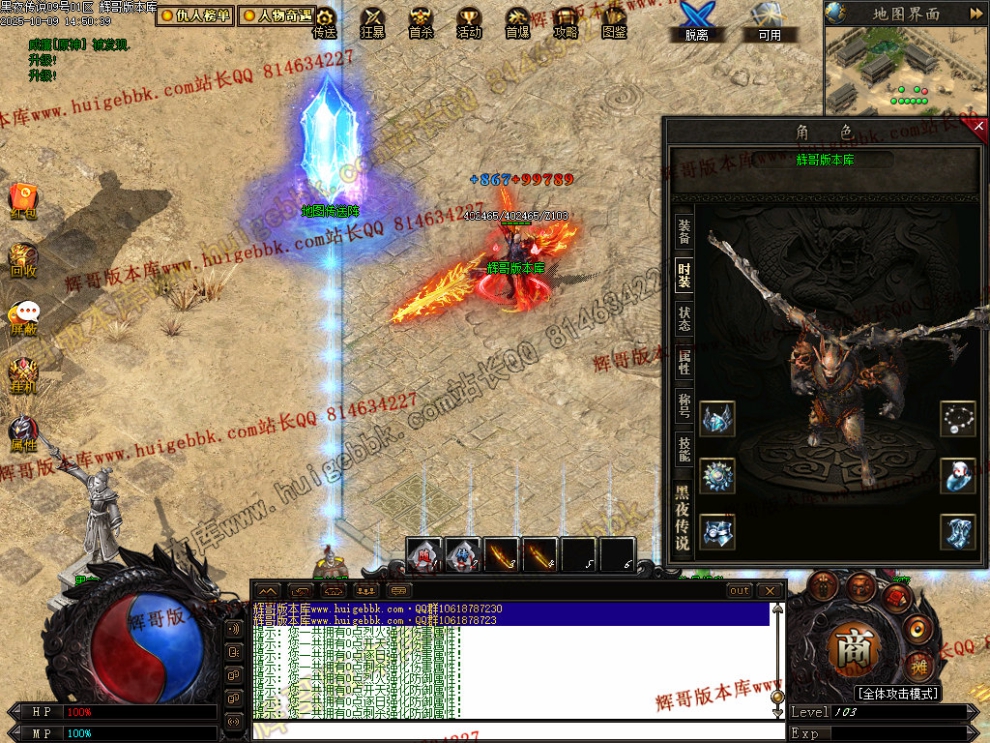Image resolution: width=990 pixels, height=743 pixels.
Task: Switch to the 状态 status tab
Action: pyautogui.click(x=684, y=318)
